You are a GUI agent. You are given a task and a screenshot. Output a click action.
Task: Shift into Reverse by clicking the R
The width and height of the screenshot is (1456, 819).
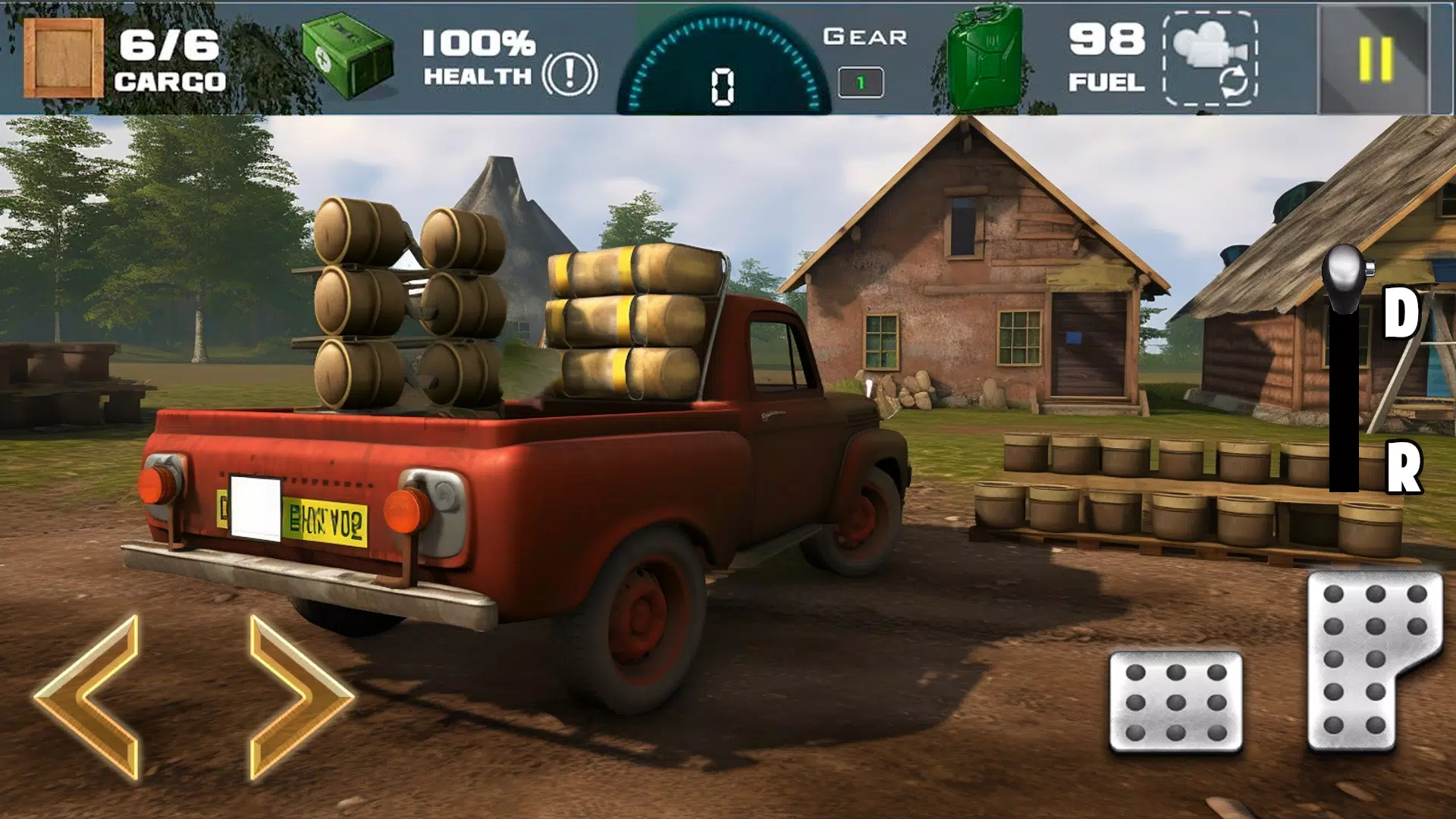pos(1403,467)
